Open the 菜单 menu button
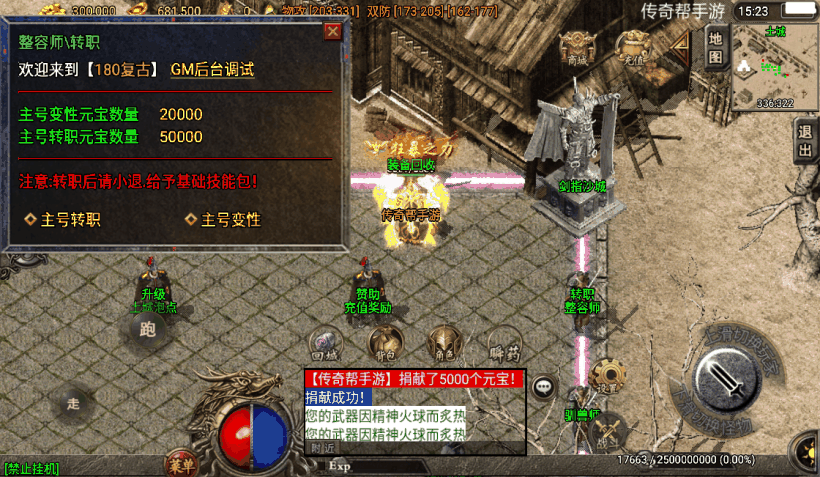 tap(181, 464)
